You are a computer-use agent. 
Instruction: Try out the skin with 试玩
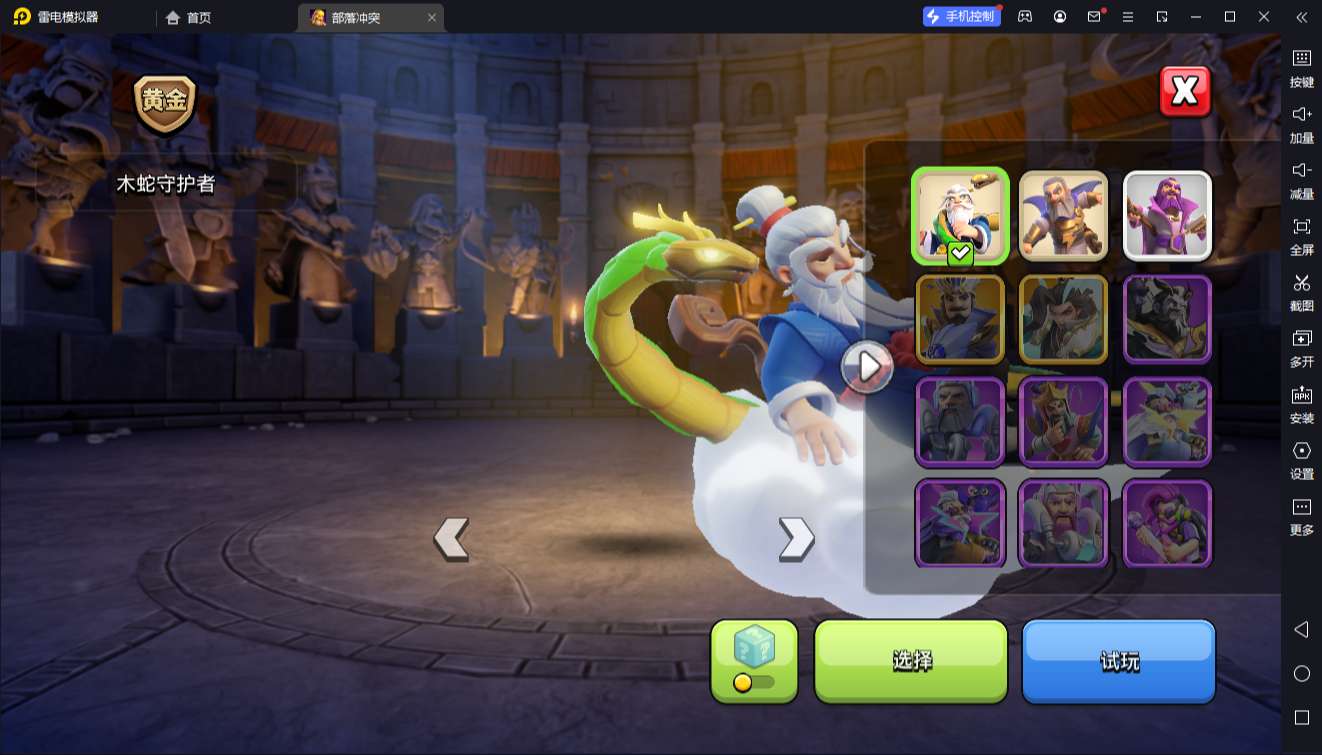tap(1118, 660)
